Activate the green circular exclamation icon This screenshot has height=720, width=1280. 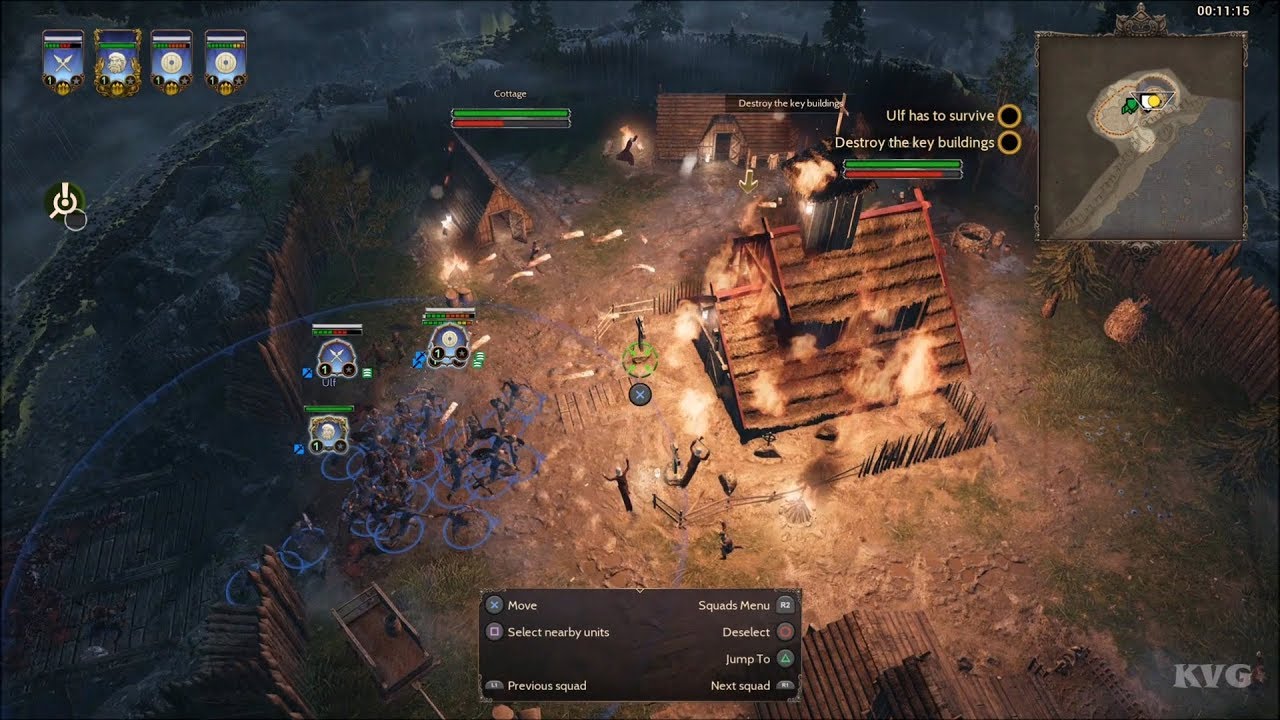pyautogui.click(x=64, y=201)
